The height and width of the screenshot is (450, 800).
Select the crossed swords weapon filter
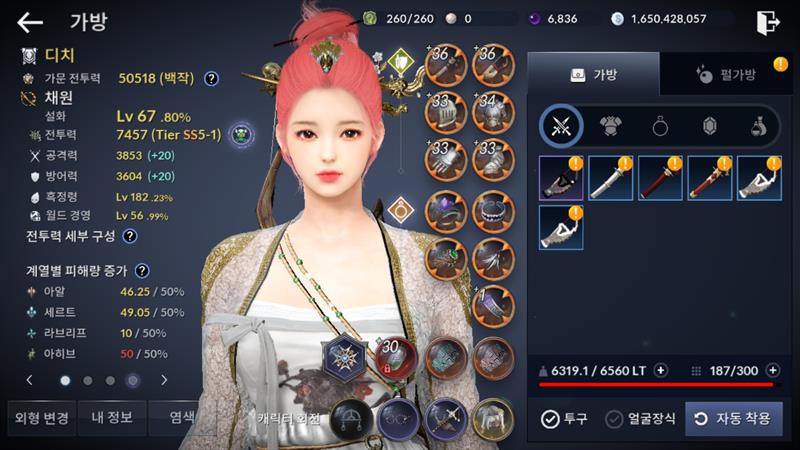(x=562, y=126)
